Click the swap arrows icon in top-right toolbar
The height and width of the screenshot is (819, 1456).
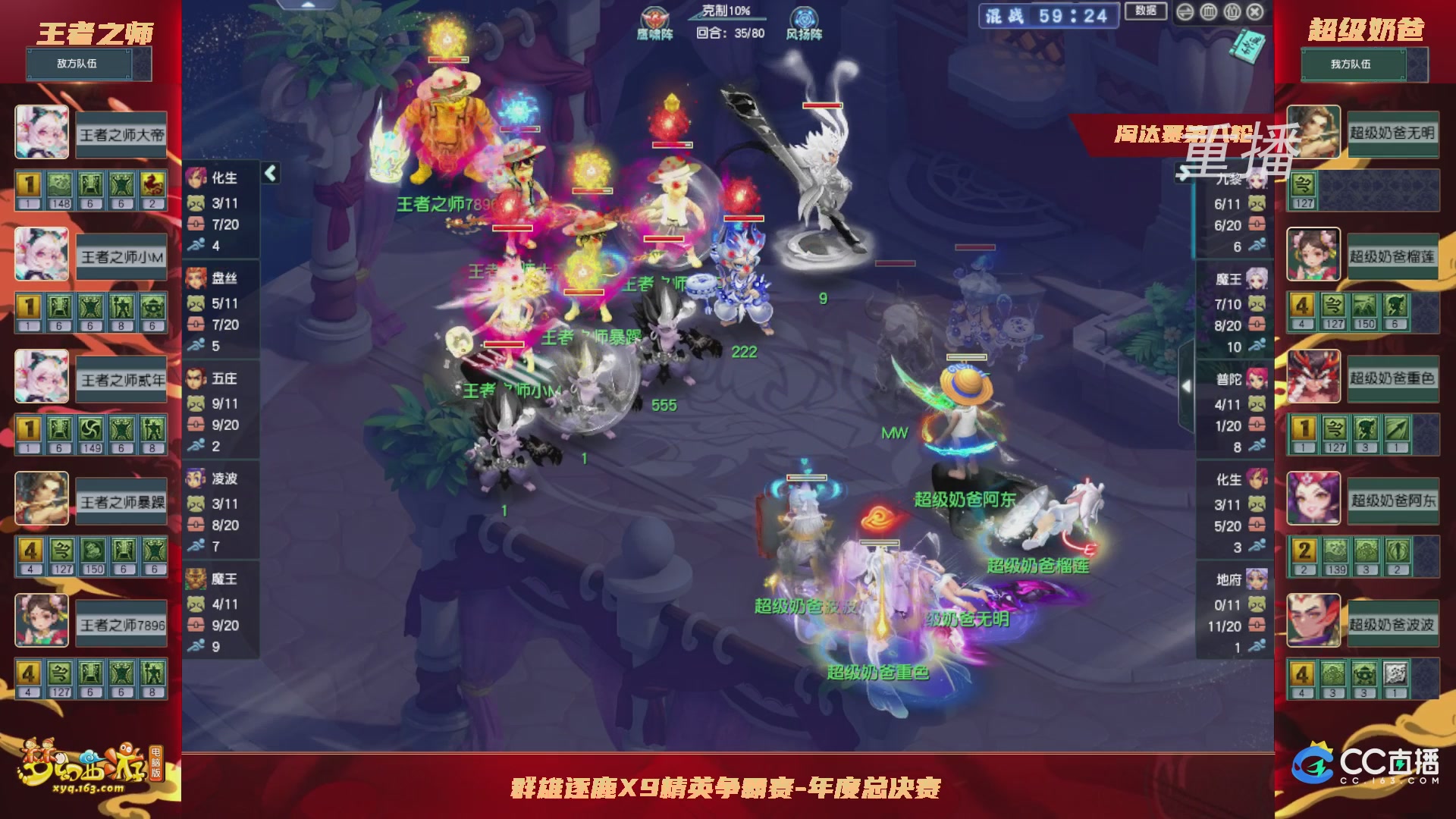[x=1185, y=12]
